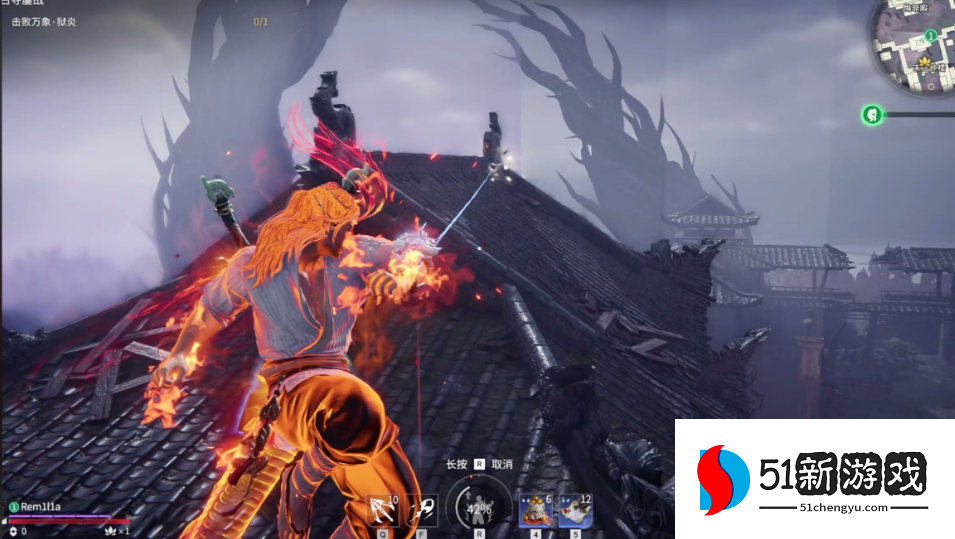Click the green numbered marker on minimap
This screenshot has width=955, height=539.
(930, 36)
